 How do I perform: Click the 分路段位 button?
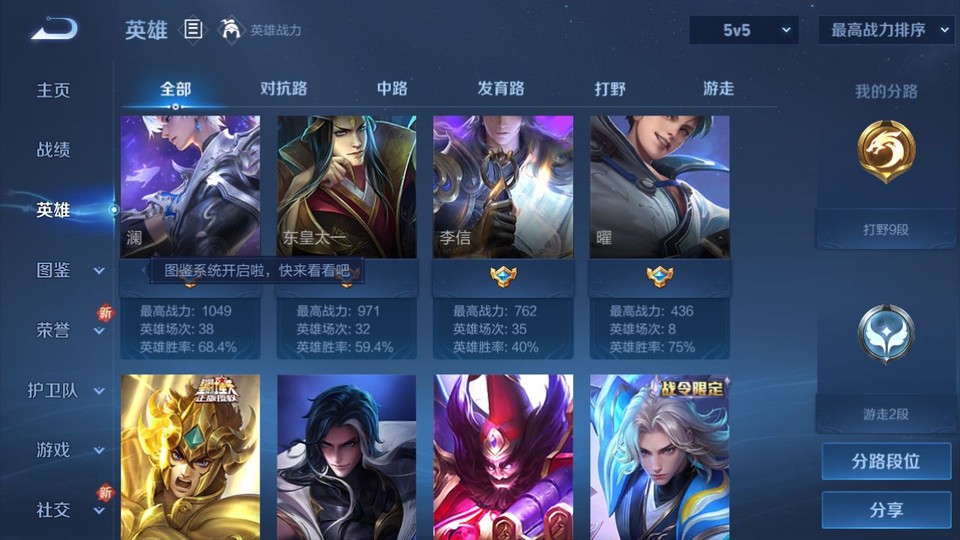point(886,462)
